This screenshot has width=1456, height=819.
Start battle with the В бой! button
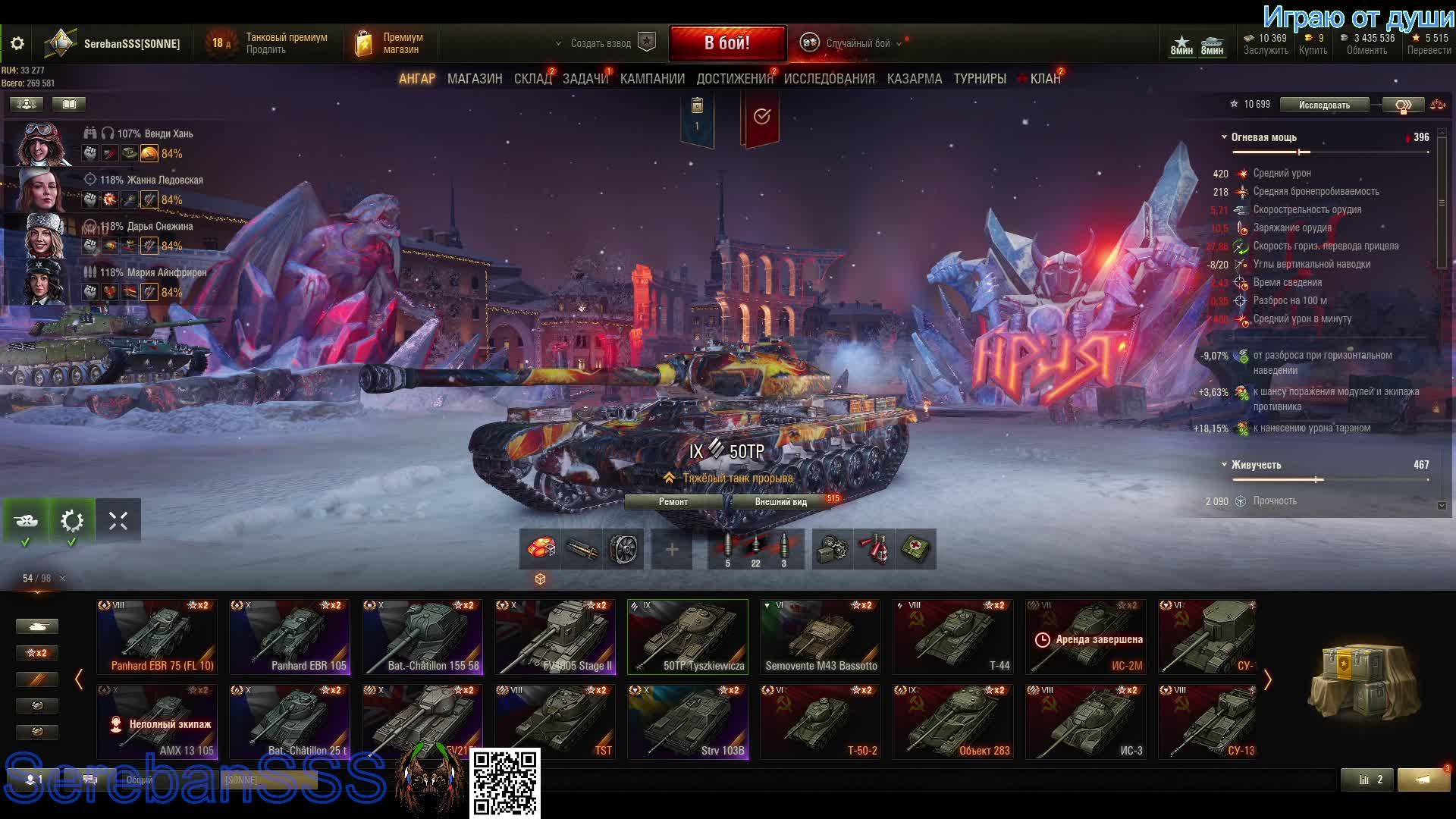726,43
